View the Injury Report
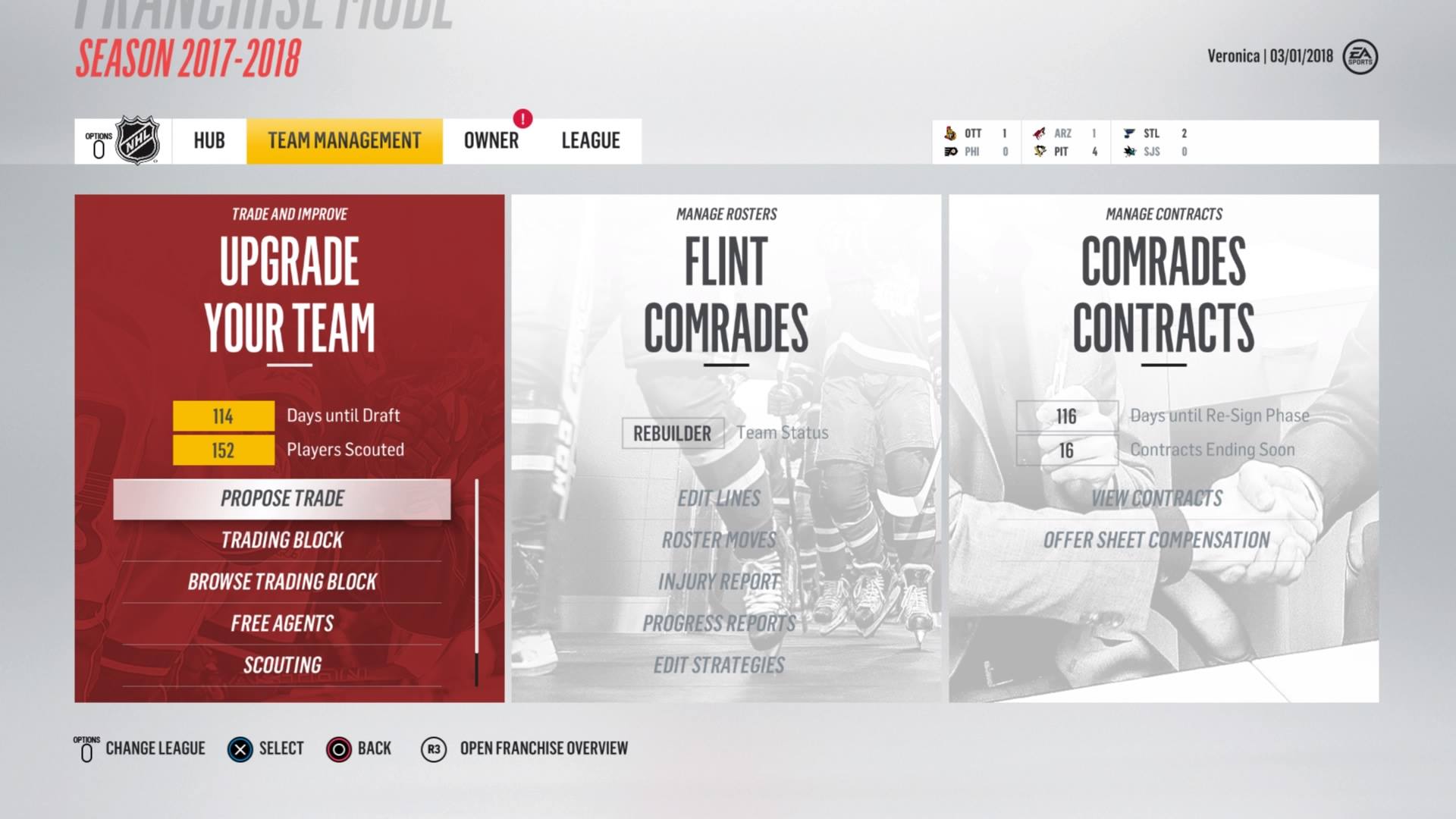This screenshot has height=819, width=1456. click(719, 582)
